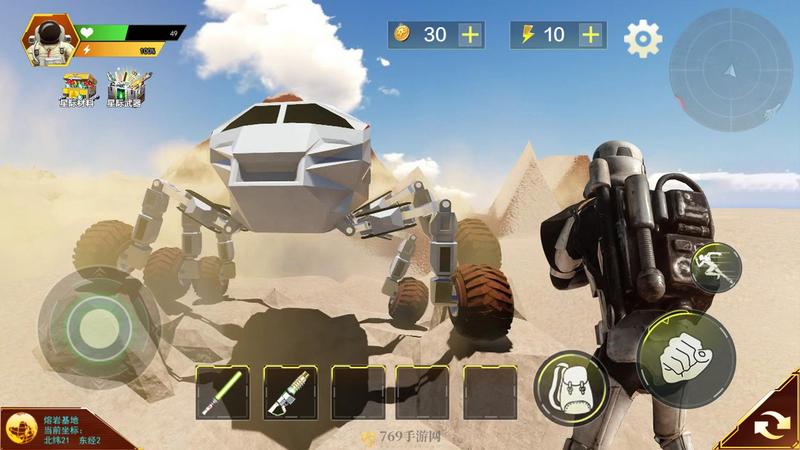Add more lightning energy with plus button
The image size is (800, 450).
[x=592, y=34]
